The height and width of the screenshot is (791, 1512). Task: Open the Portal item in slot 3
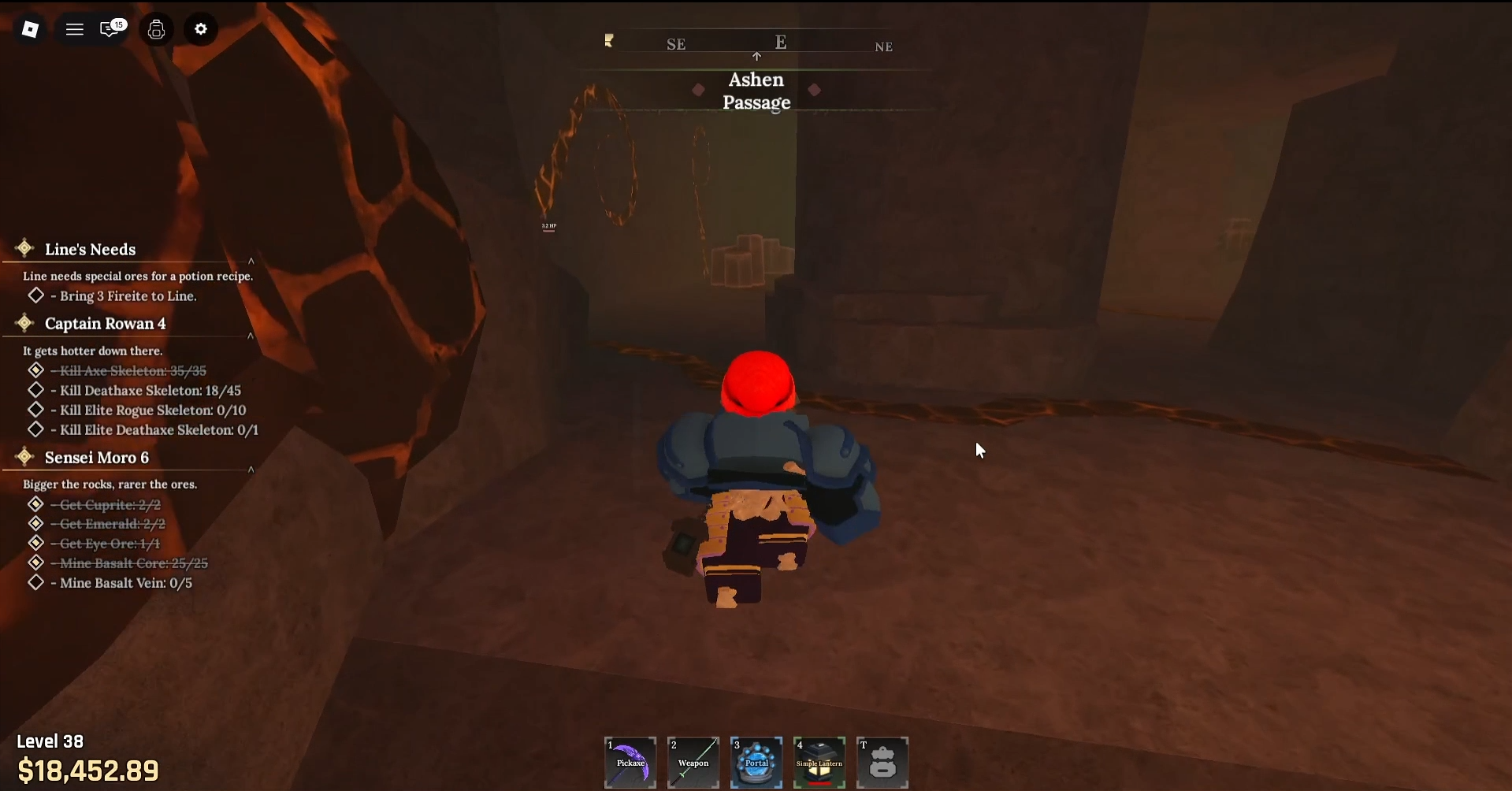[756, 762]
